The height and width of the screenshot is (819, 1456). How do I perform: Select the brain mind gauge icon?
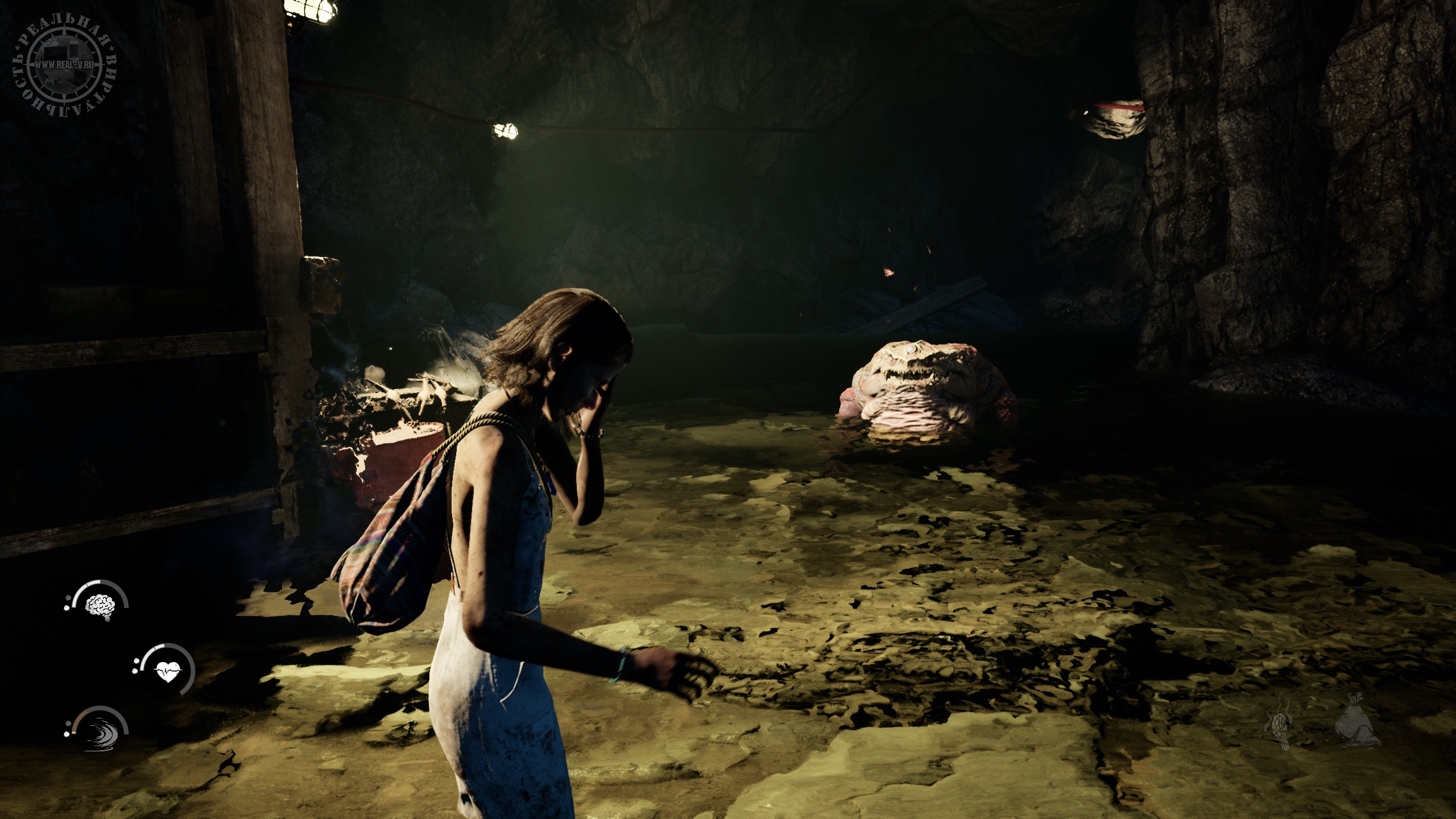pos(100,604)
